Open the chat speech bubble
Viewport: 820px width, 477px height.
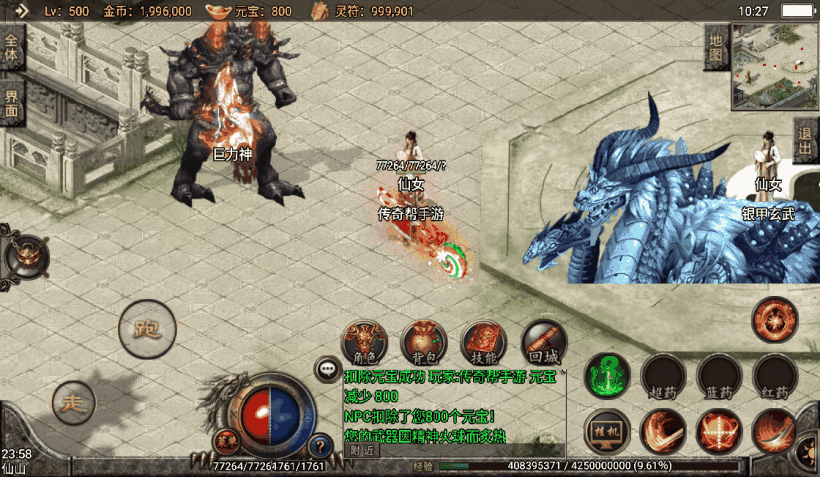click(x=328, y=370)
